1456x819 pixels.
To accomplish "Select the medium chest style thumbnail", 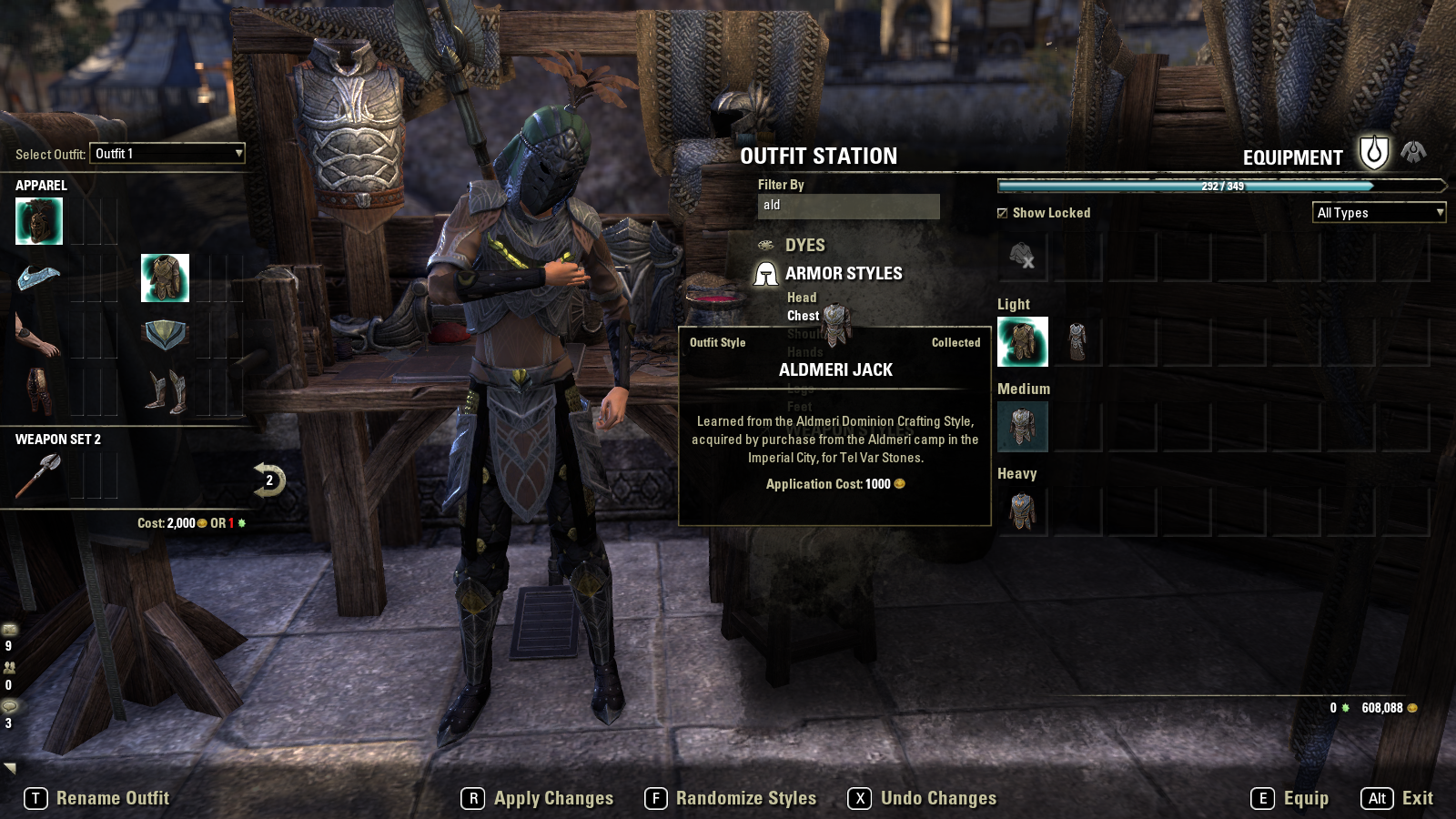I will coord(1023,426).
